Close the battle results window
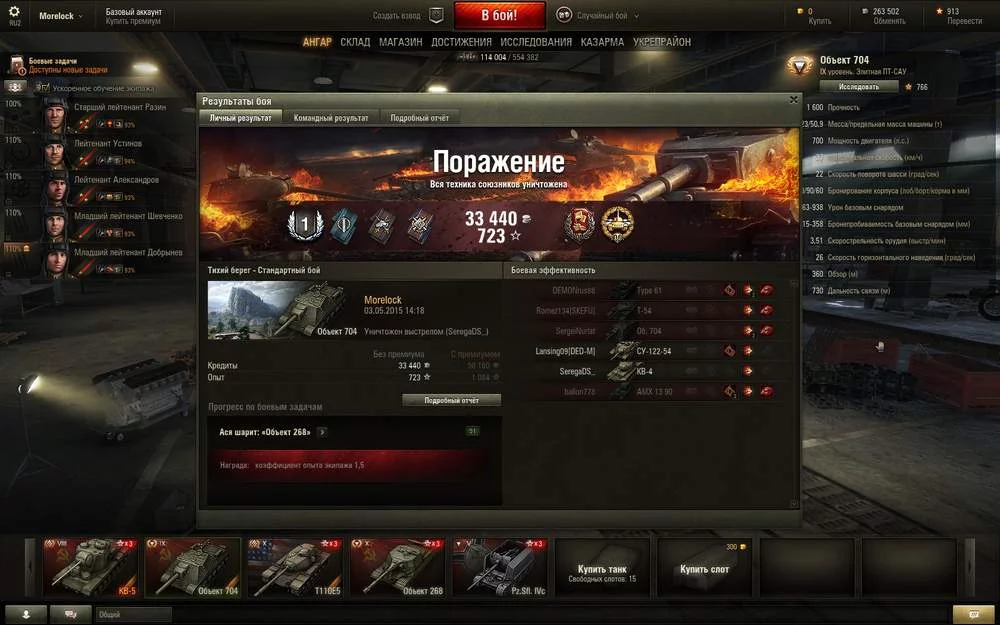Image resolution: width=1000 pixels, height=625 pixels. pos(794,100)
